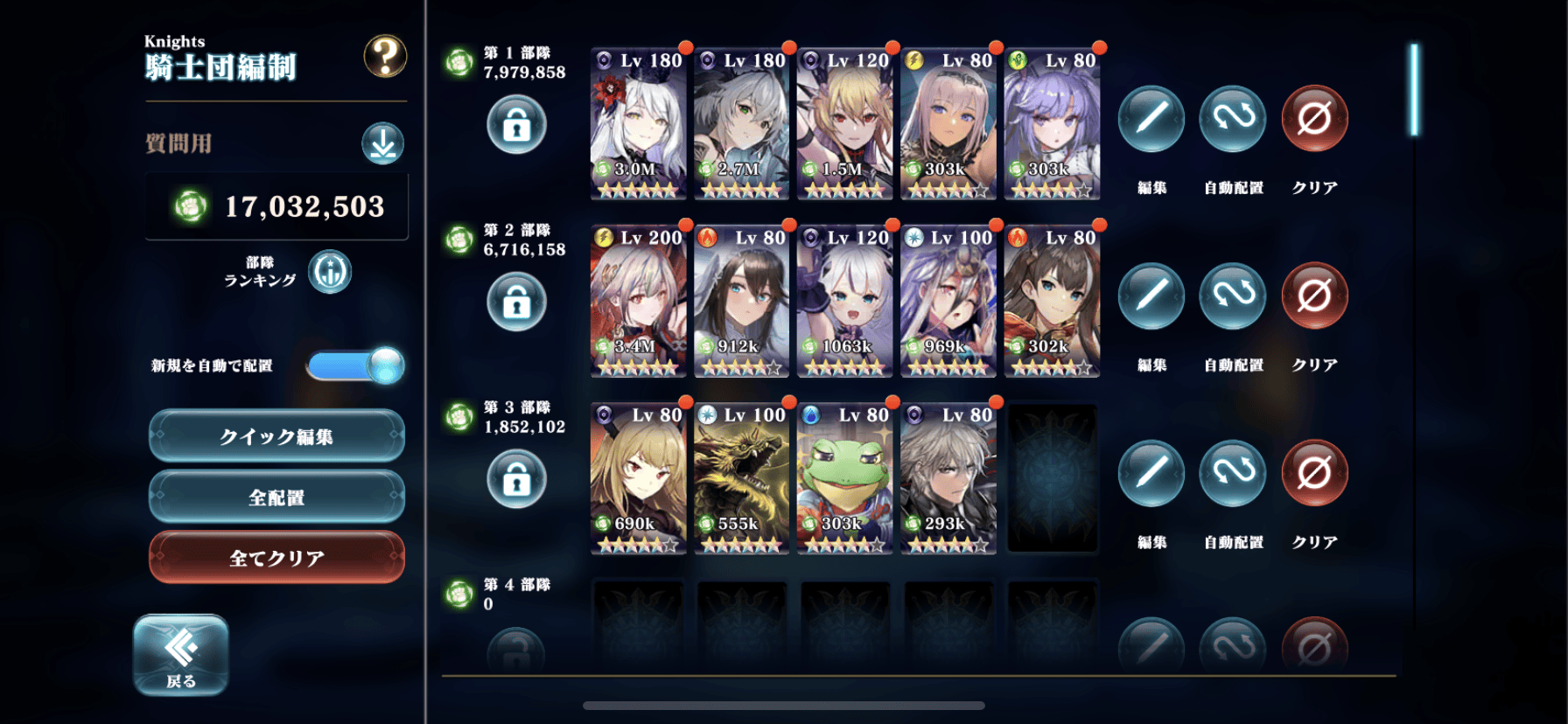Viewport: 1568px width, 724px height.
Task: Click the empty fifth slot in squad 3
Action: (1052, 478)
